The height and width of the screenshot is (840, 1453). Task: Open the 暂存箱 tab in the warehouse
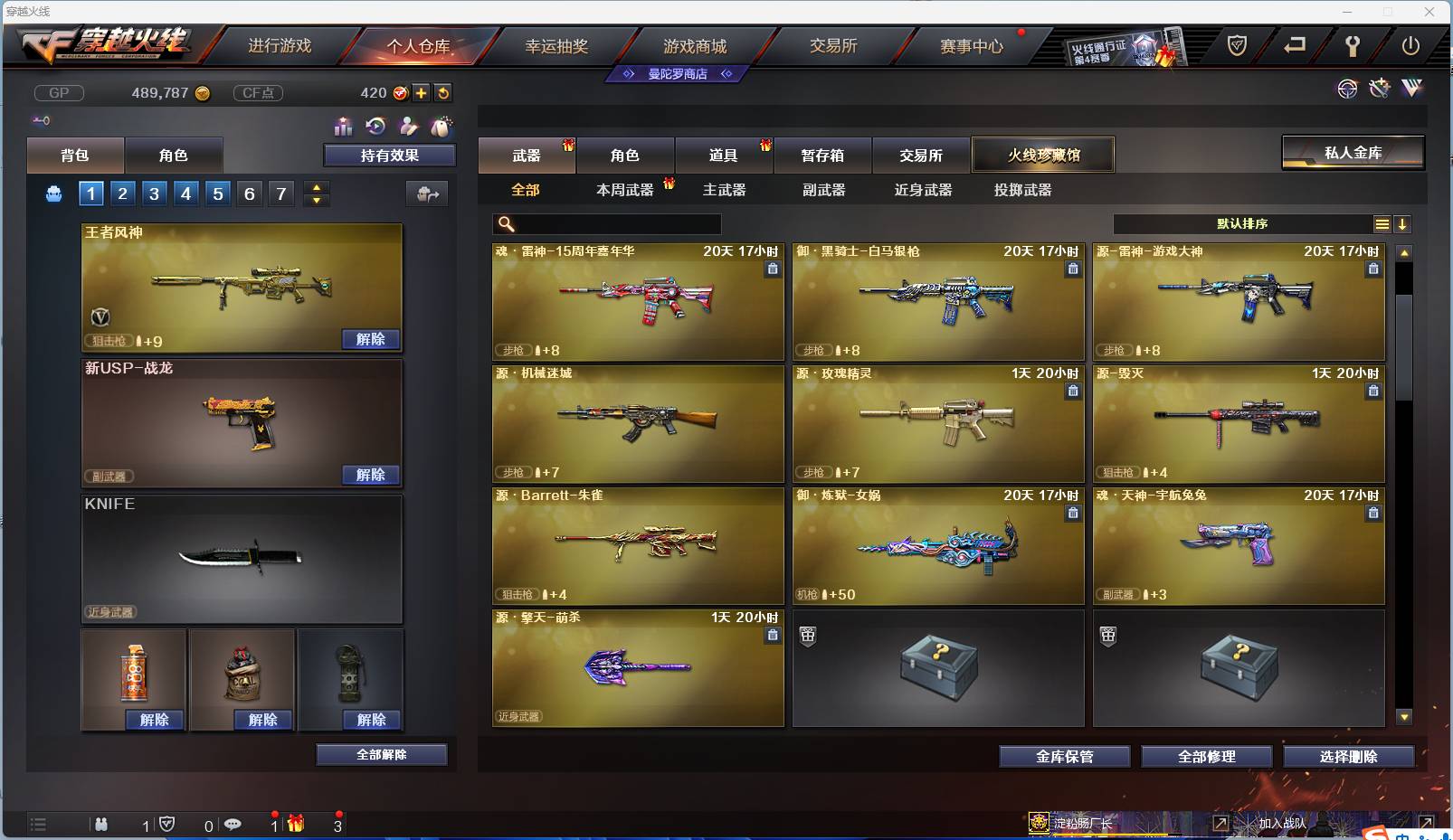click(821, 155)
